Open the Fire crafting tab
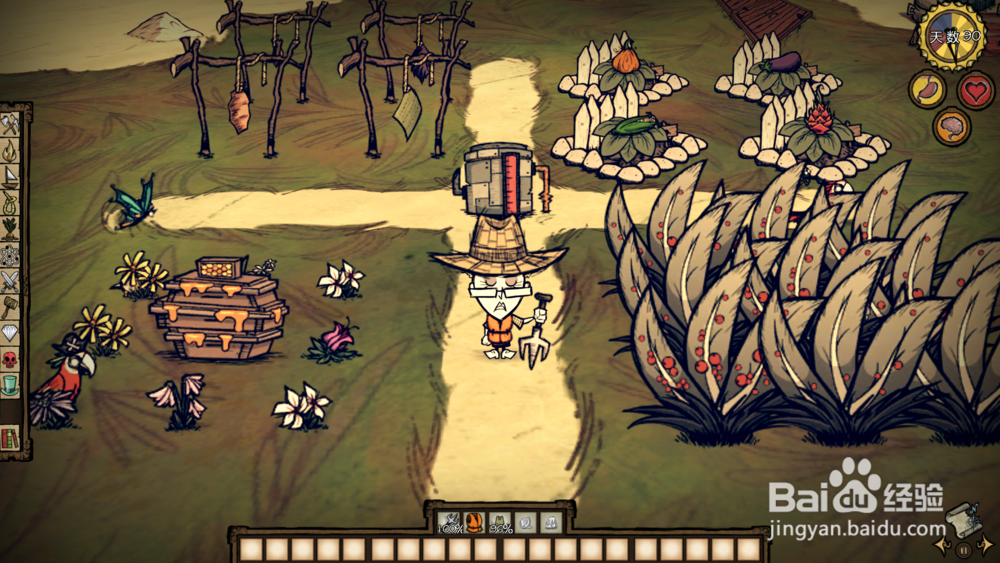 click(x=11, y=151)
